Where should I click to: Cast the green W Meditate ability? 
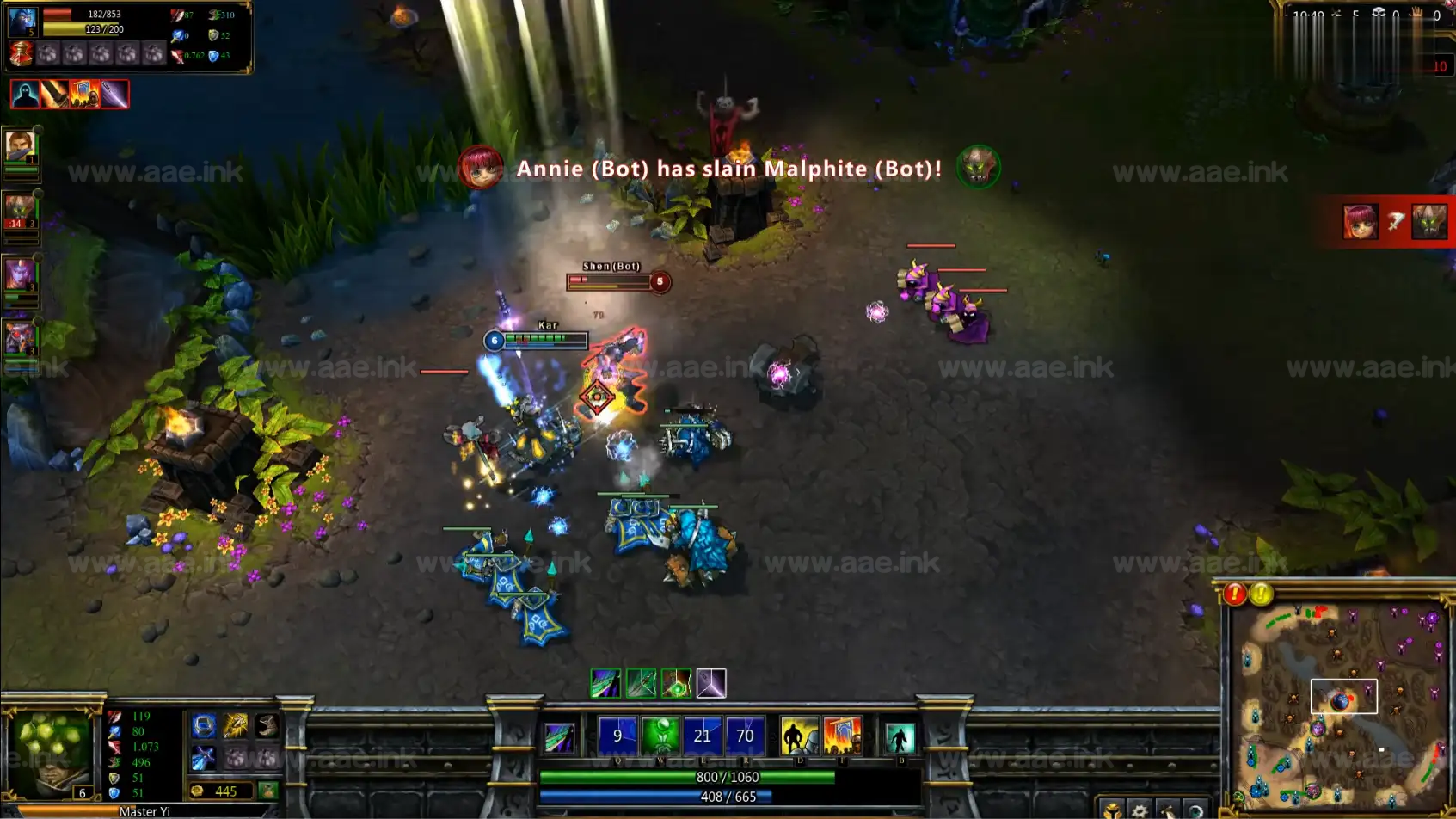(660, 736)
